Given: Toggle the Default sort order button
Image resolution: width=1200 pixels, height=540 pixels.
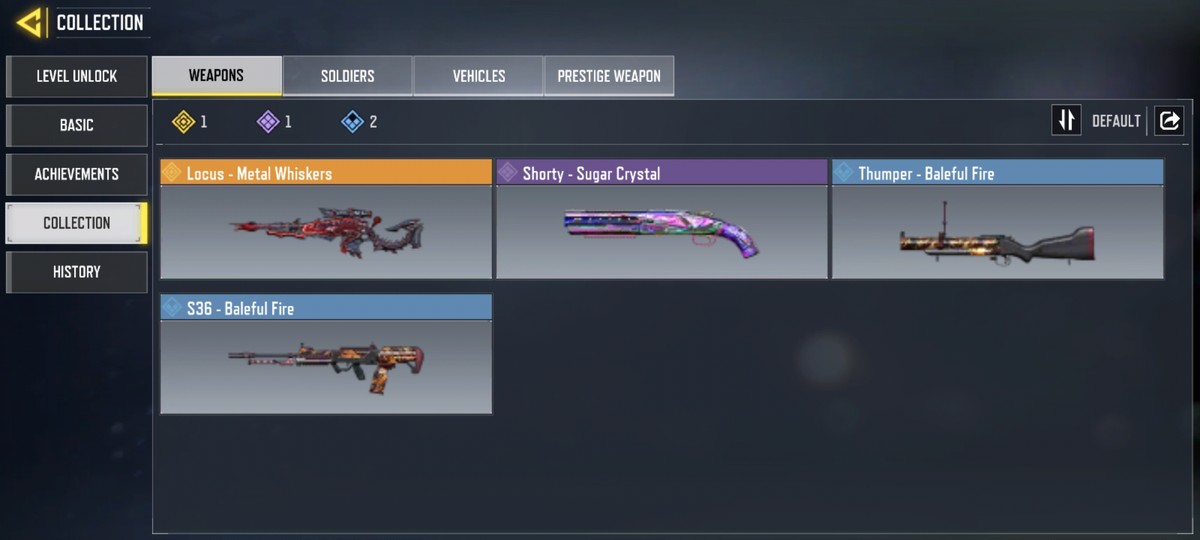Looking at the screenshot, I should [x=1067, y=121].
